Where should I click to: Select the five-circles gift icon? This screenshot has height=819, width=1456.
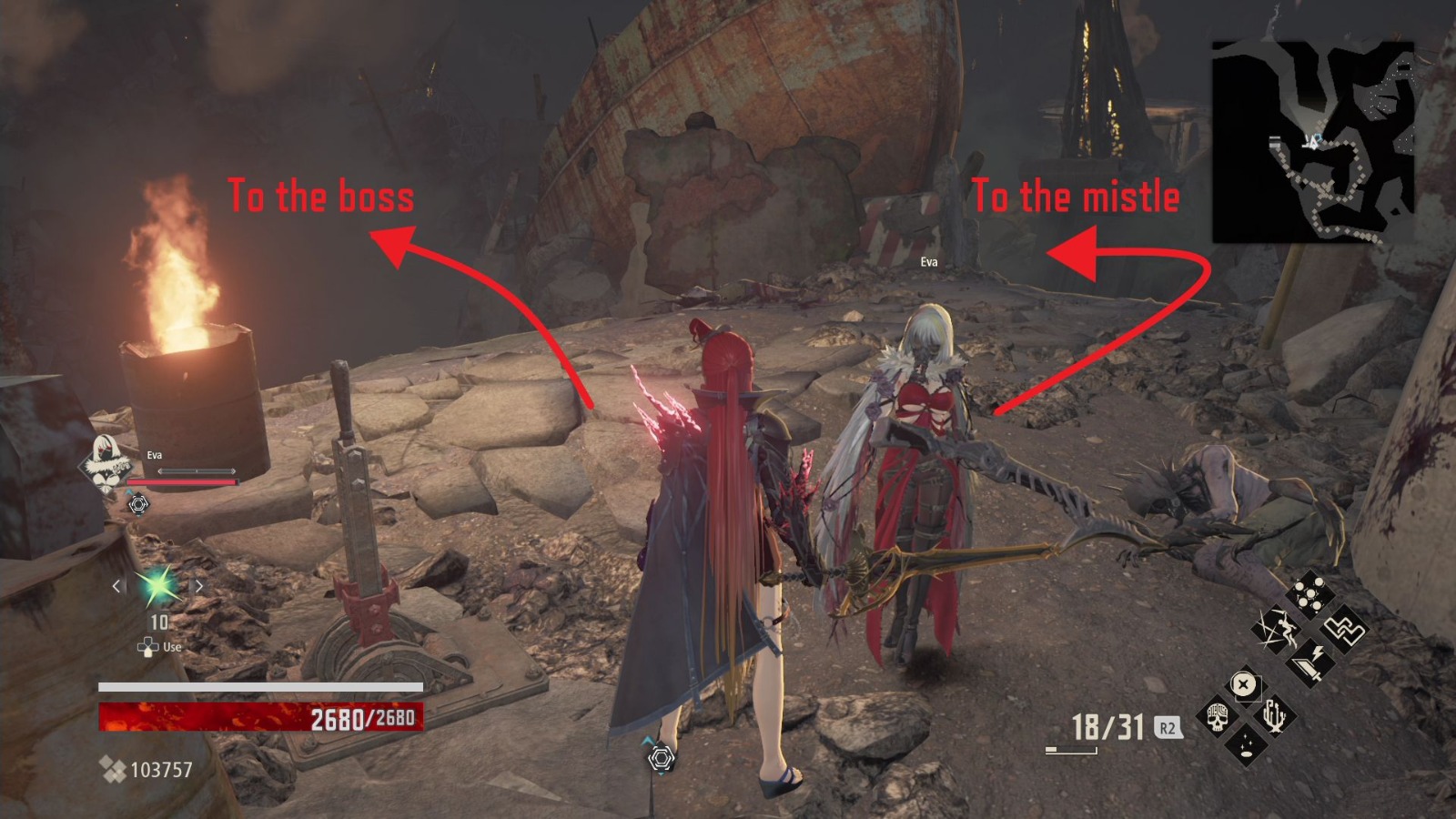pos(1309,592)
